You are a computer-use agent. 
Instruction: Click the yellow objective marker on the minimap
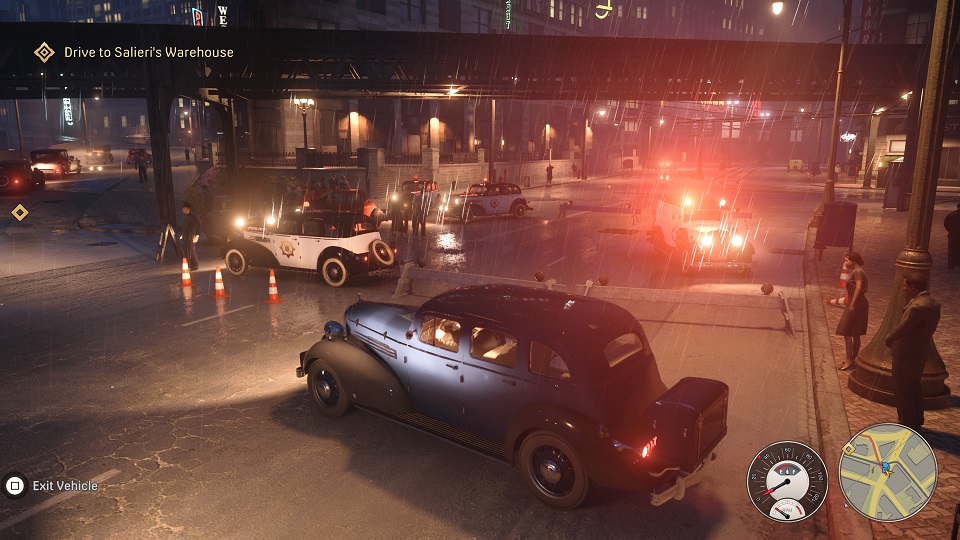coord(848,450)
